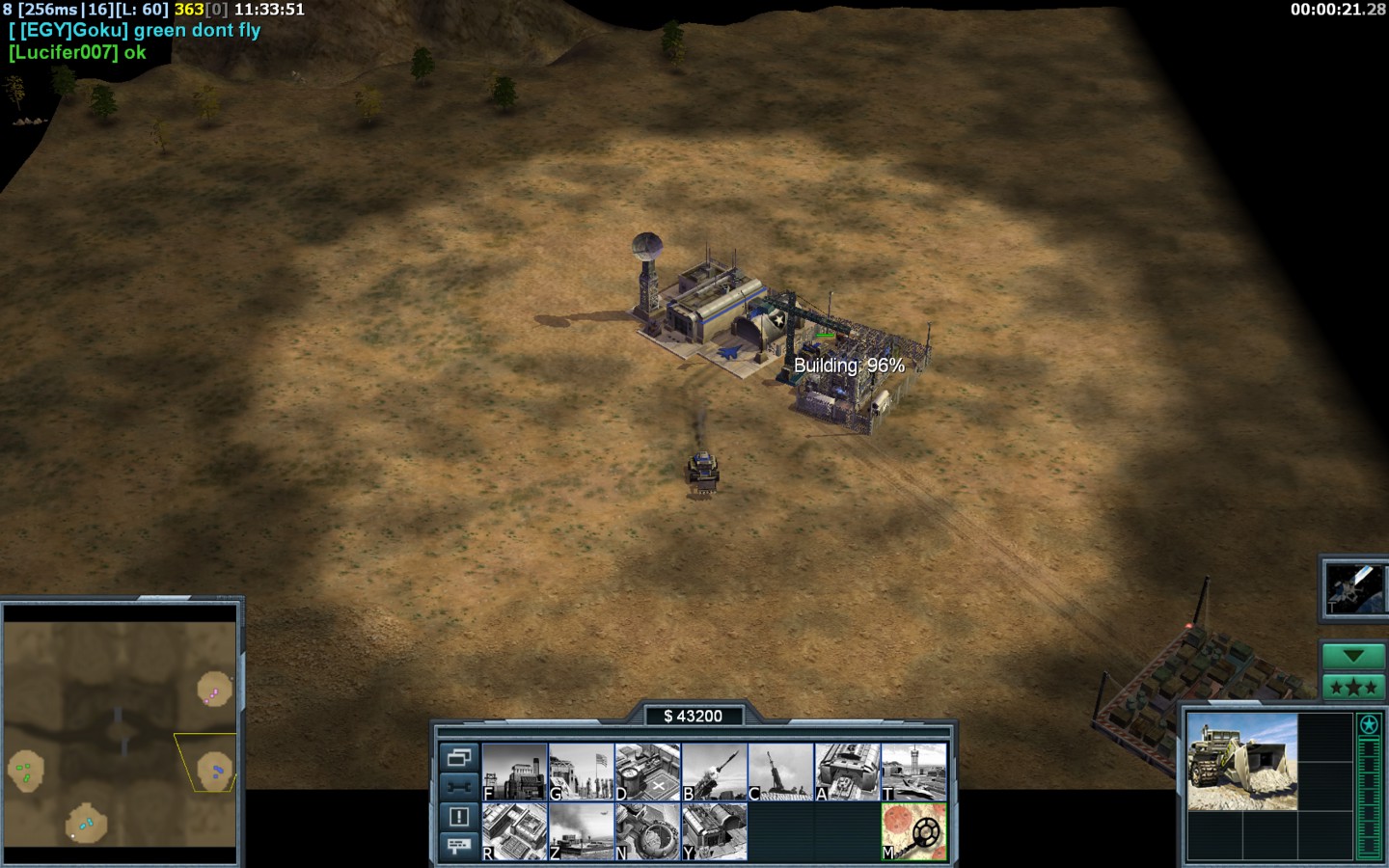Build a Patriot Missile battery (B)

coord(715,772)
